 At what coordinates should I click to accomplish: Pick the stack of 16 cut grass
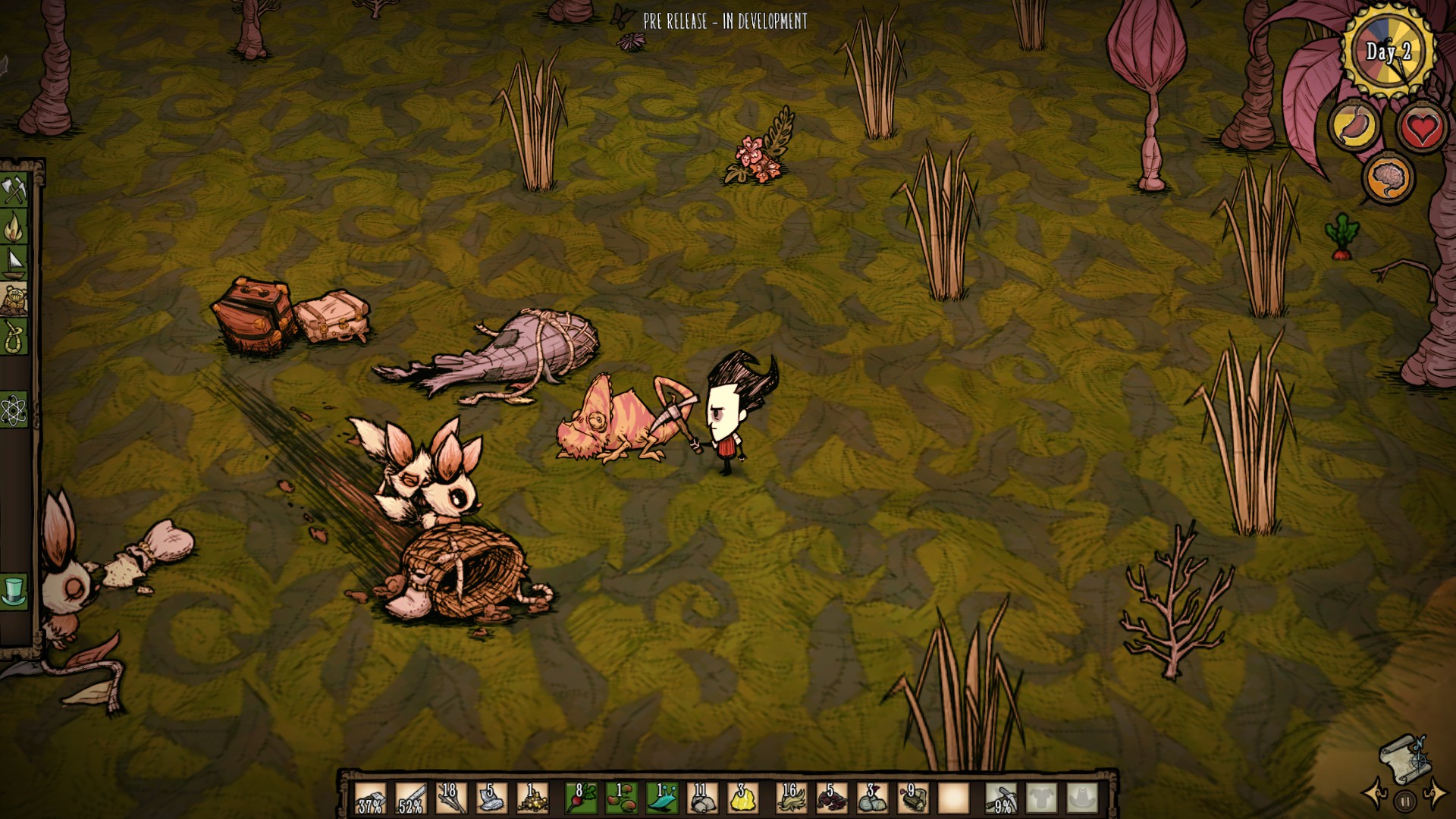point(790,798)
